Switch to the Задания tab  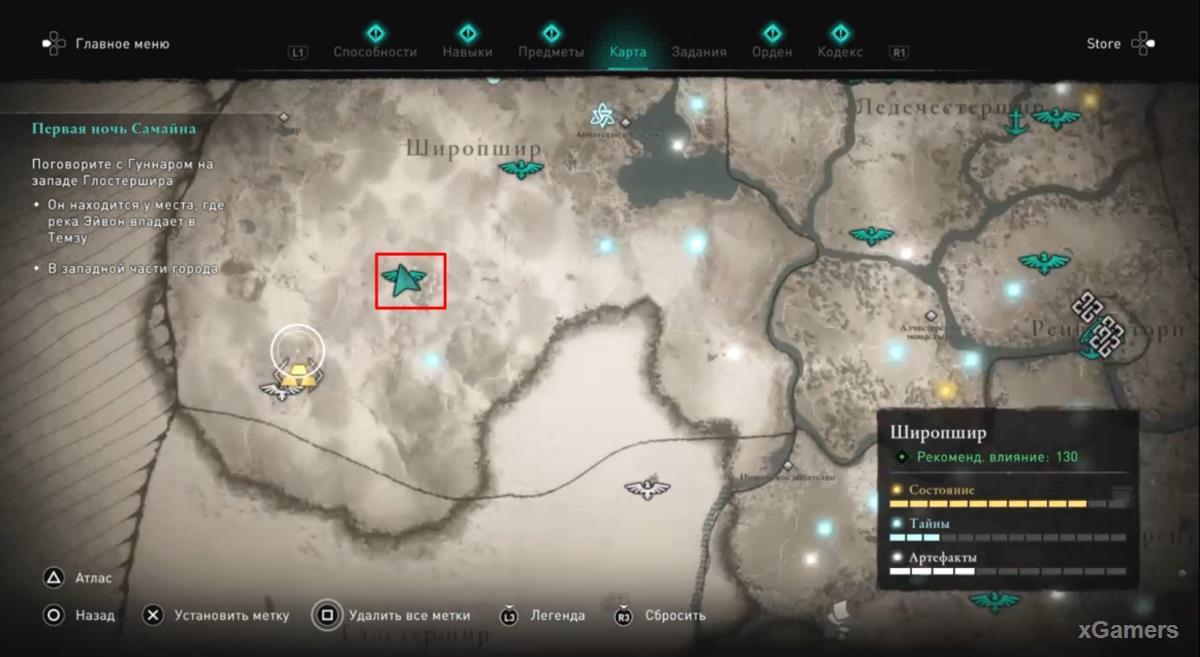[x=699, y=52]
